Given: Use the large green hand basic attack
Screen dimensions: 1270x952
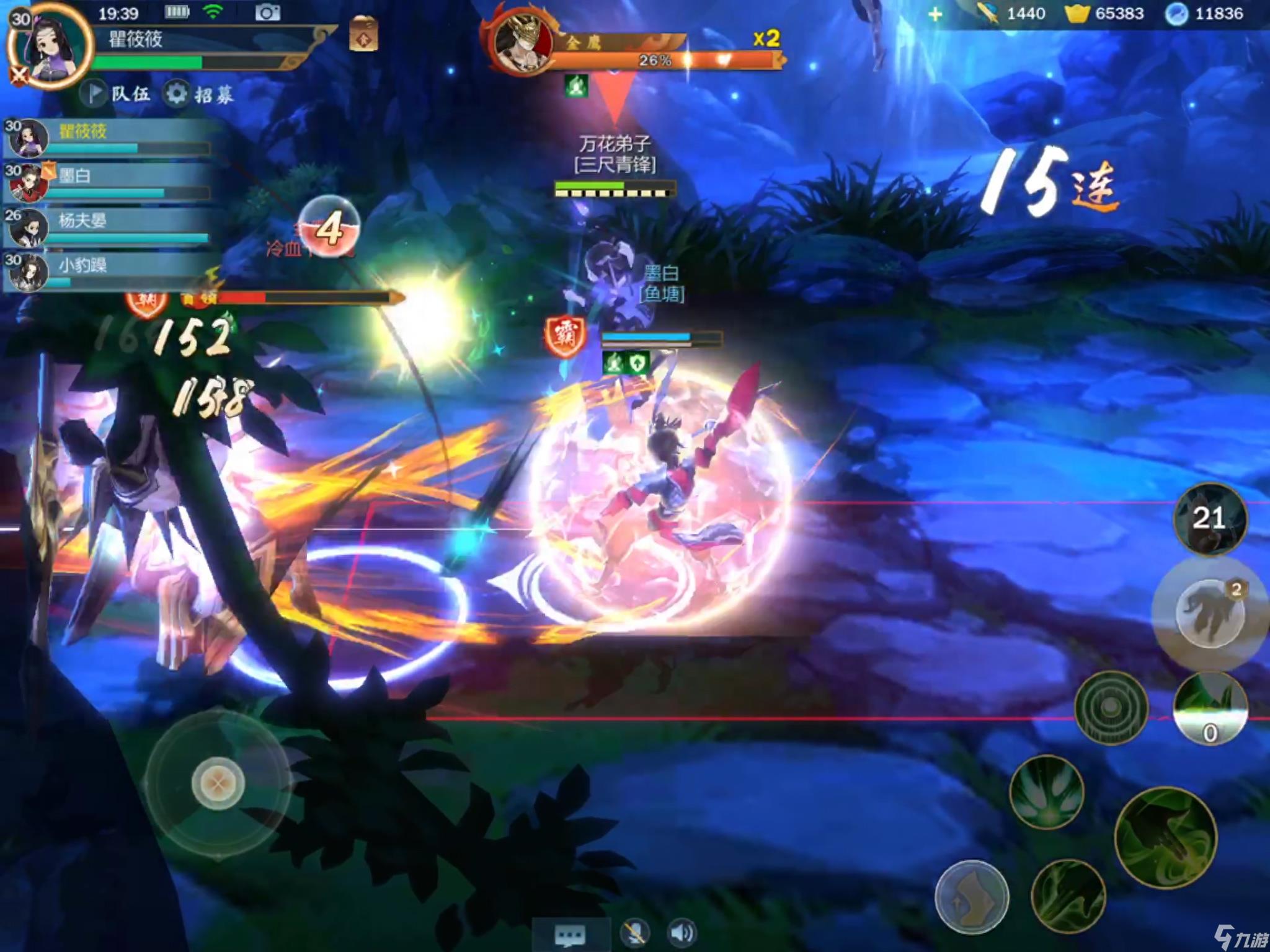Looking at the screenshot, I should [x=1165, y=837].
